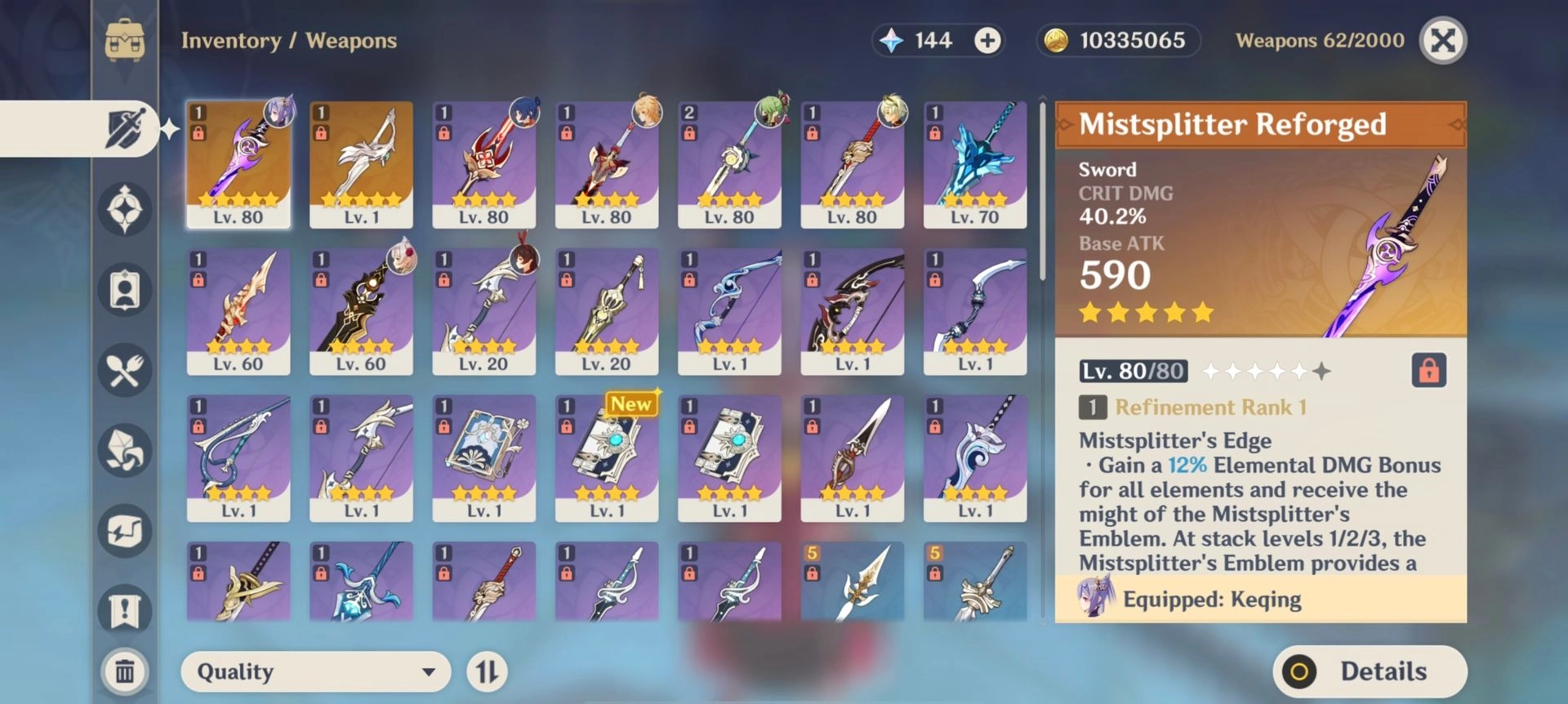Open the Quality sorting dropdown
The height and width of the screenshot is (704, 1568).
coord(314,671)
